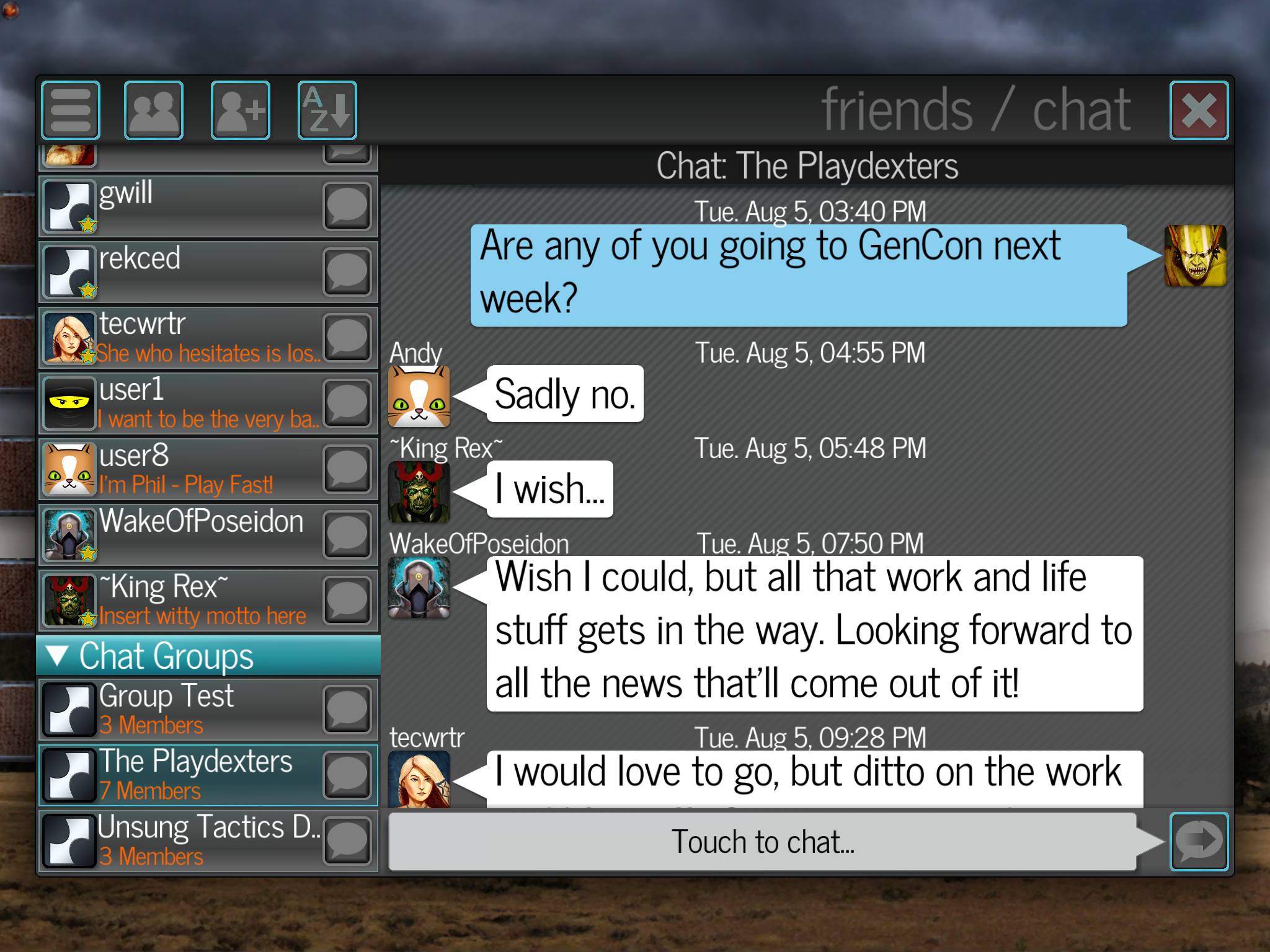Screen dimensions: 1270x952
Task: Collapse the Chat Groups section
Action: click(x=58, y=656)
